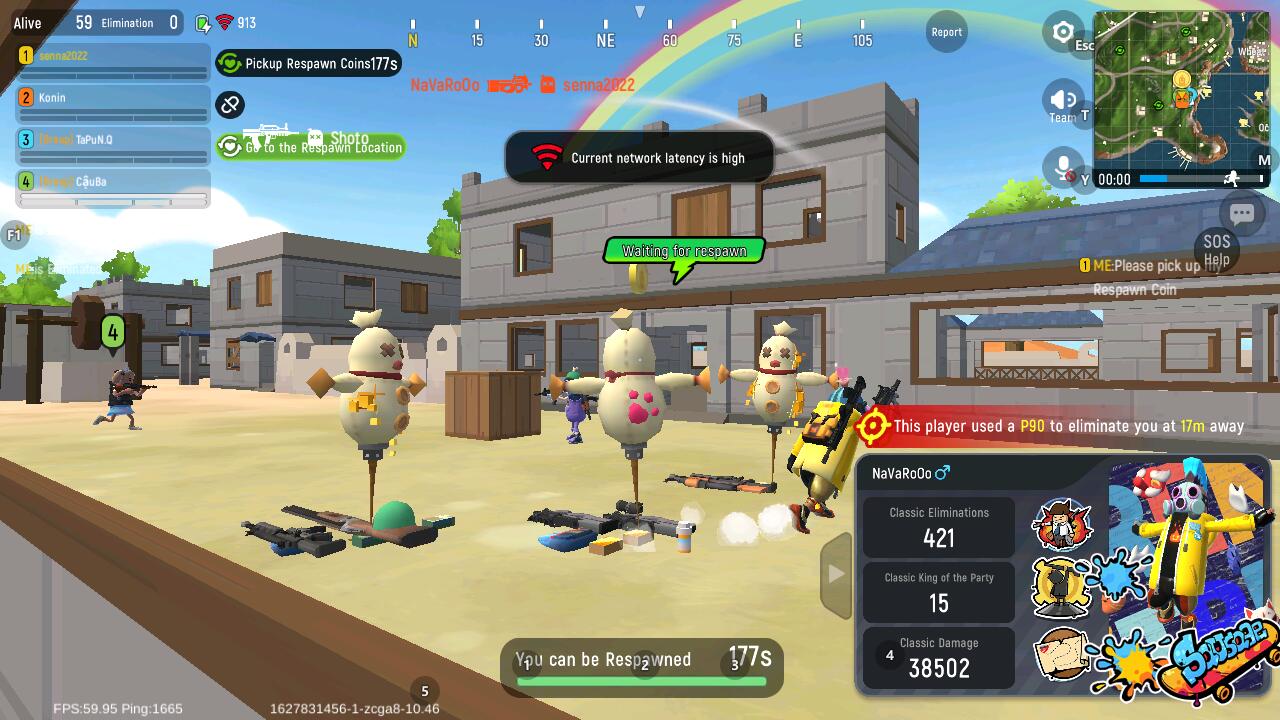The height and width of the screenshot is (720, 1280).
Task: Click the Pickup Respawn Coins objective
Action: 309,64
